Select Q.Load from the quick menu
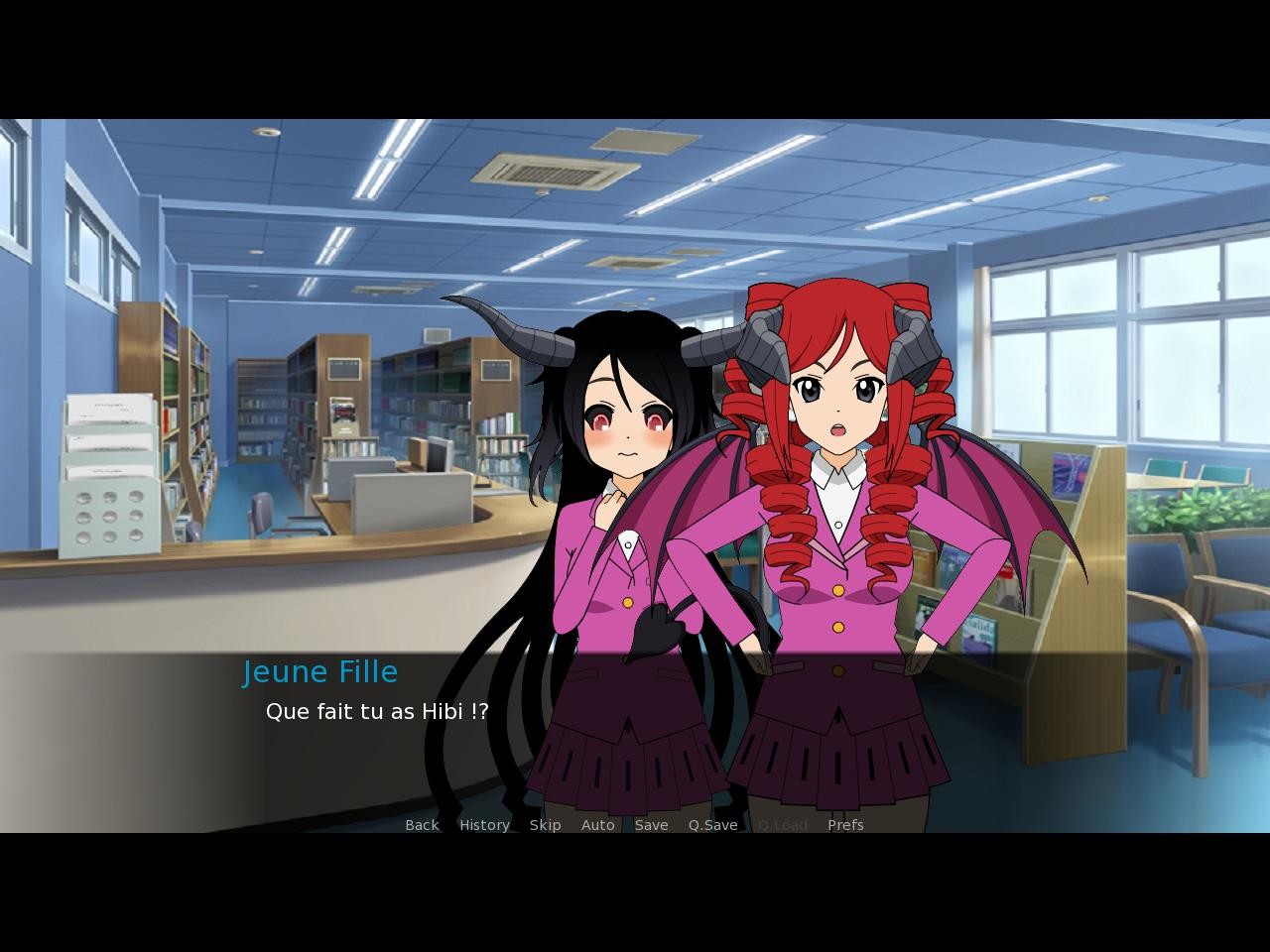The height and width of the screenshot is (952, 1270). pos(783,824)
